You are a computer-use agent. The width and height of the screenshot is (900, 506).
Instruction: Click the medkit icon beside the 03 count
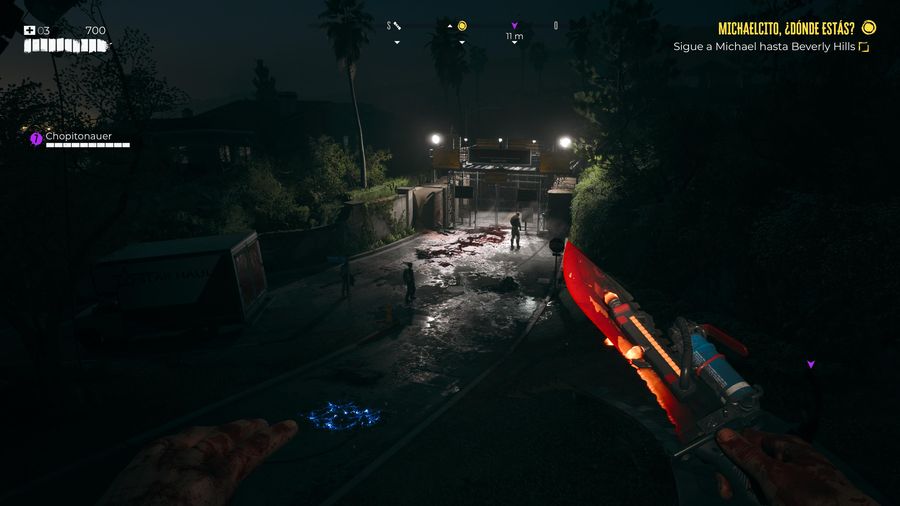point(30,30)
